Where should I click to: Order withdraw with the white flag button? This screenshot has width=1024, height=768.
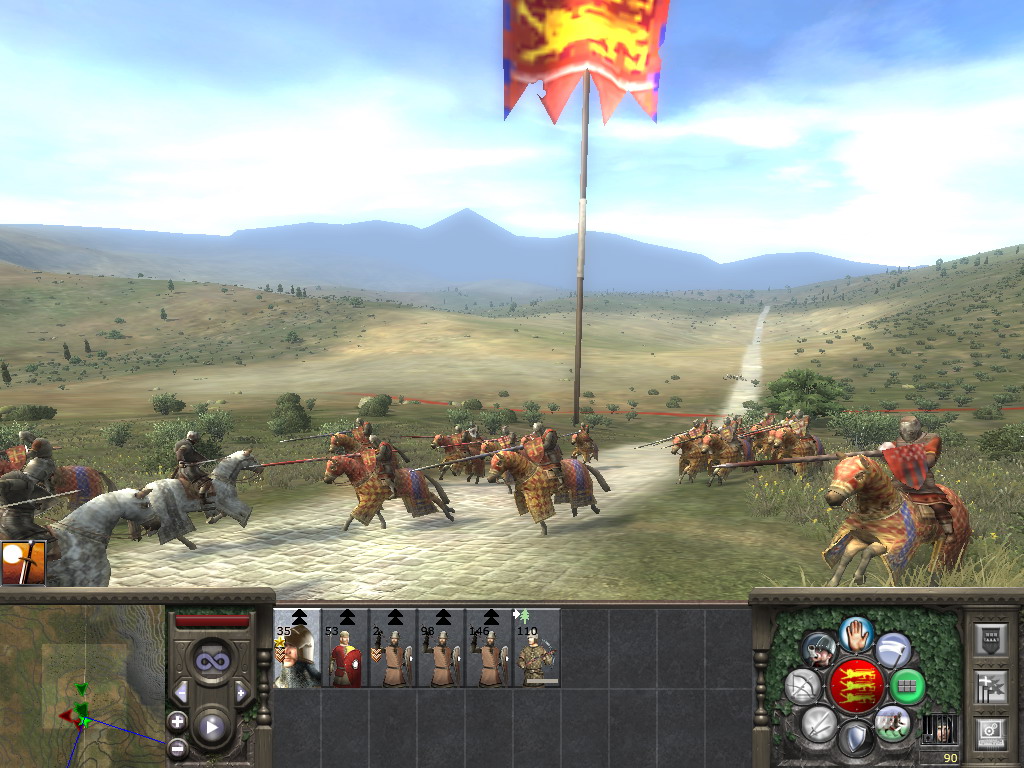coord(893,650)
